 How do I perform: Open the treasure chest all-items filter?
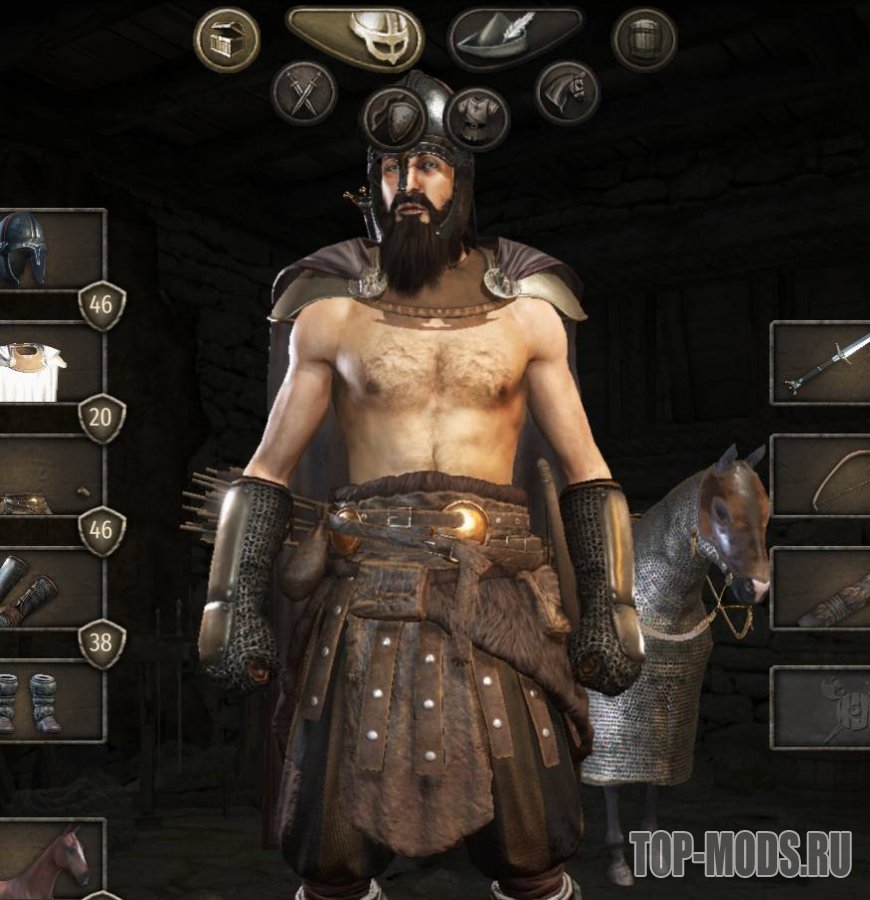point(226,40)
